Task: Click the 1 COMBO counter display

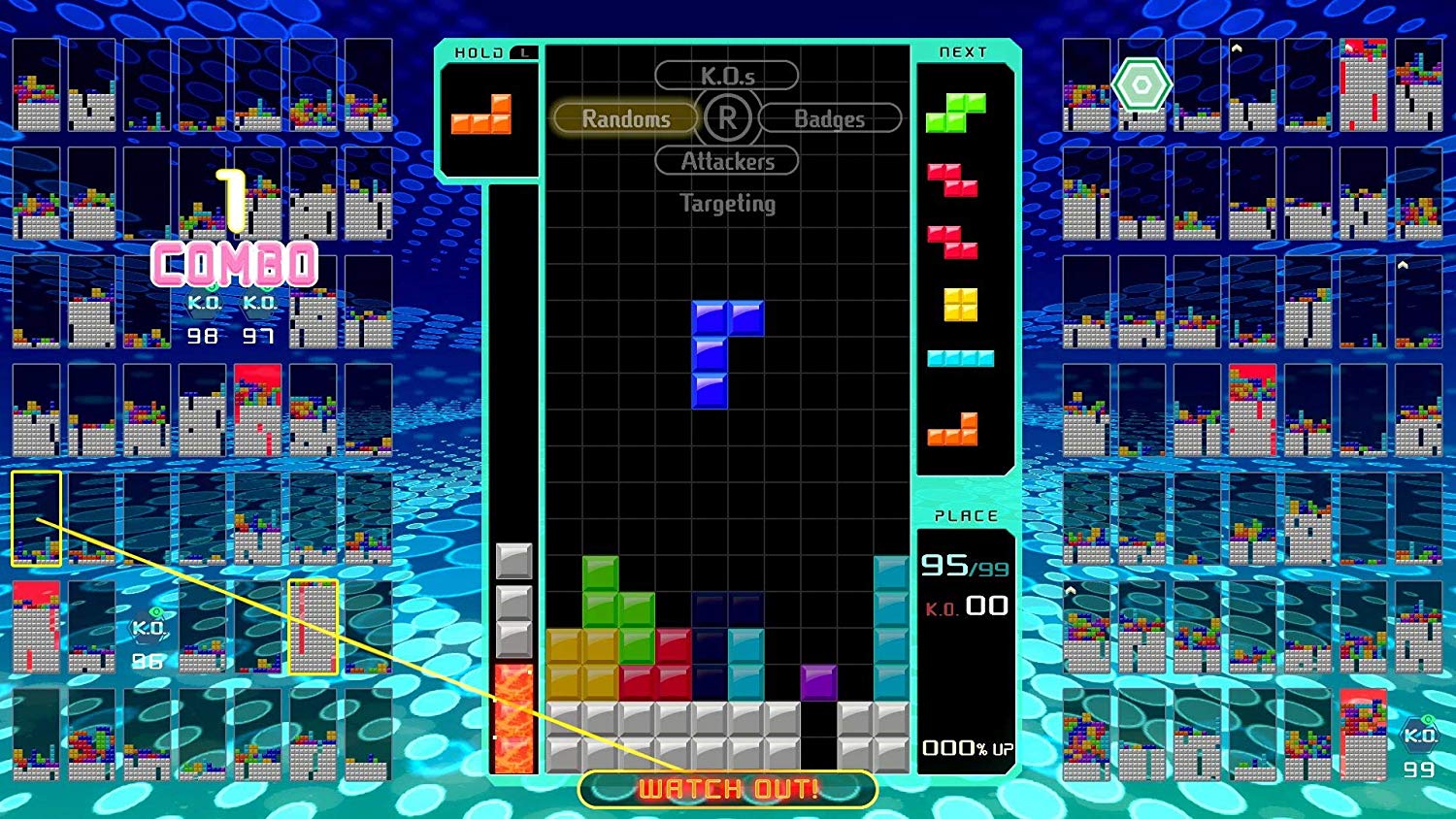Action: coord(236,243)
